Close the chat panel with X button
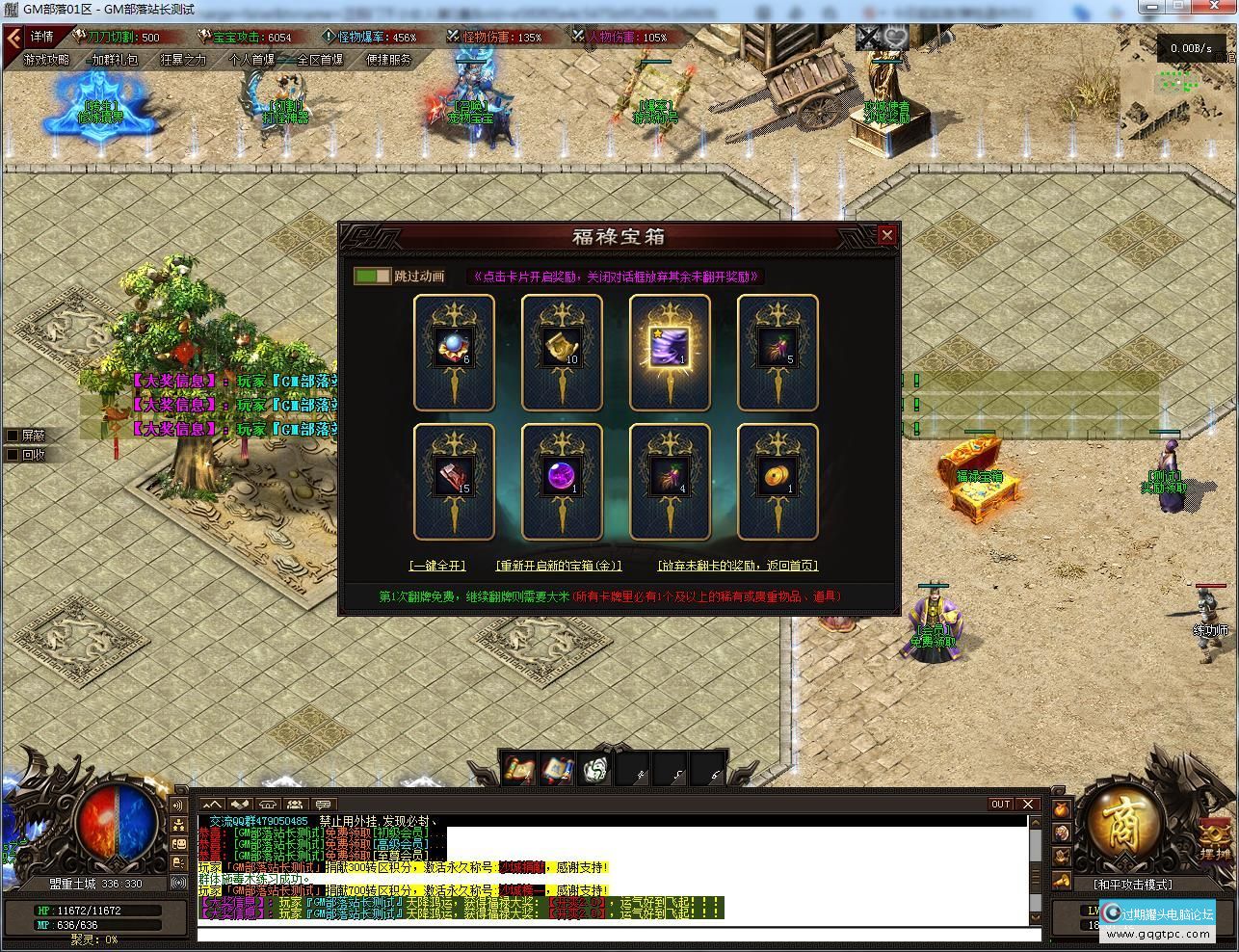 coord(1028,805)
